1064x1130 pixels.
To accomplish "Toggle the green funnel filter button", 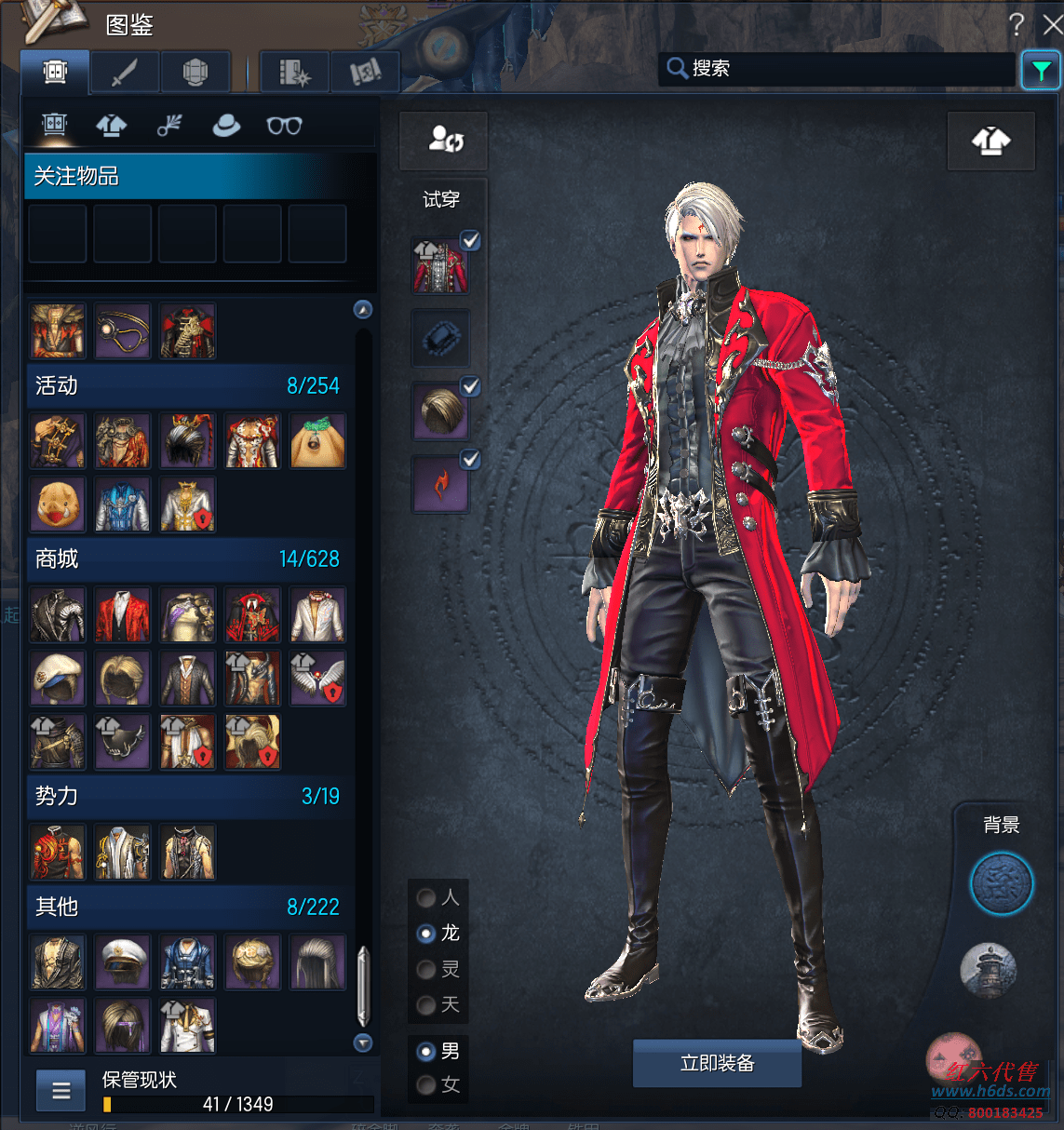I will pos(1041,70).
